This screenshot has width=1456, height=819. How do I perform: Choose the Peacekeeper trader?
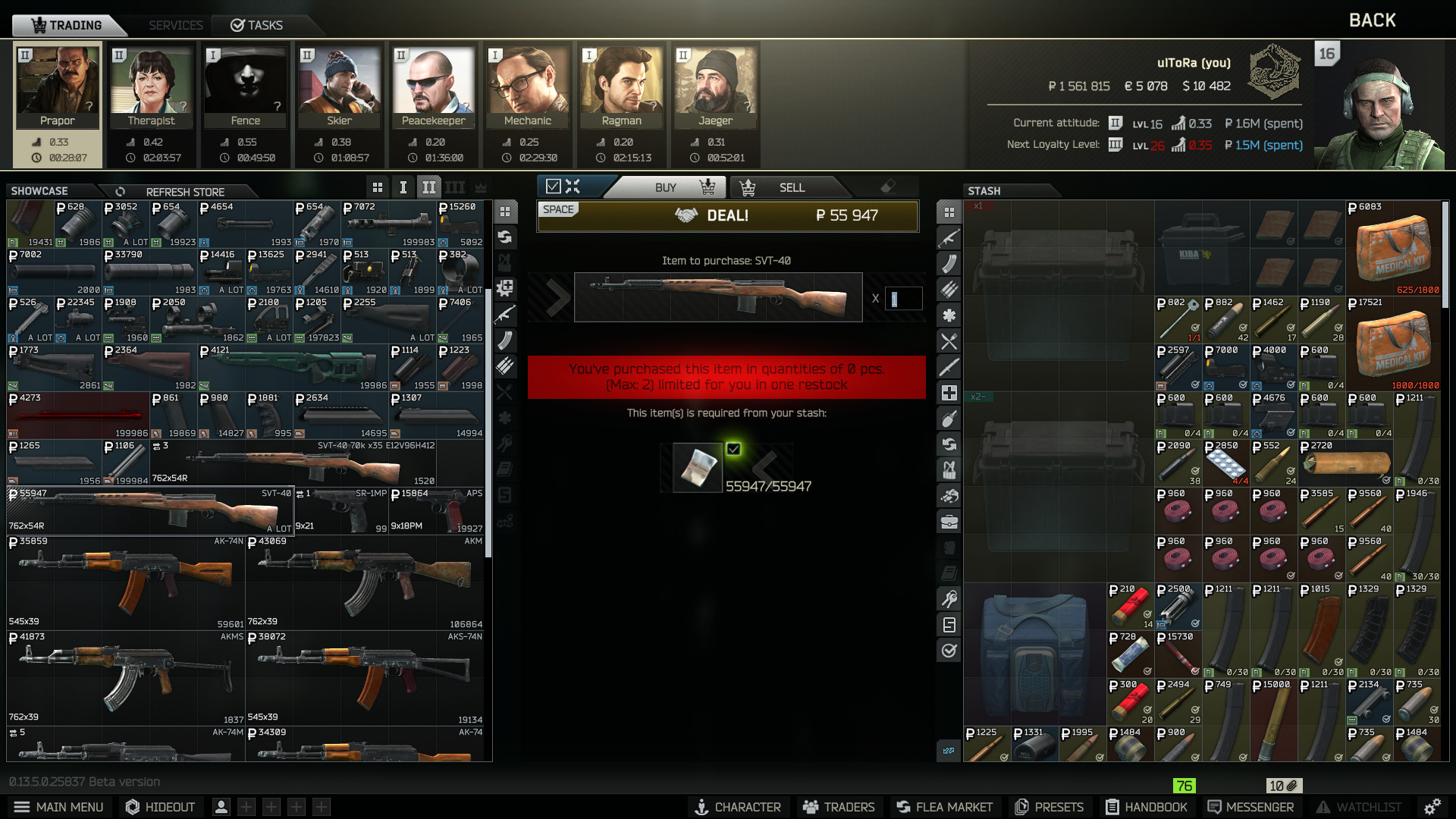tap(433, 87)
